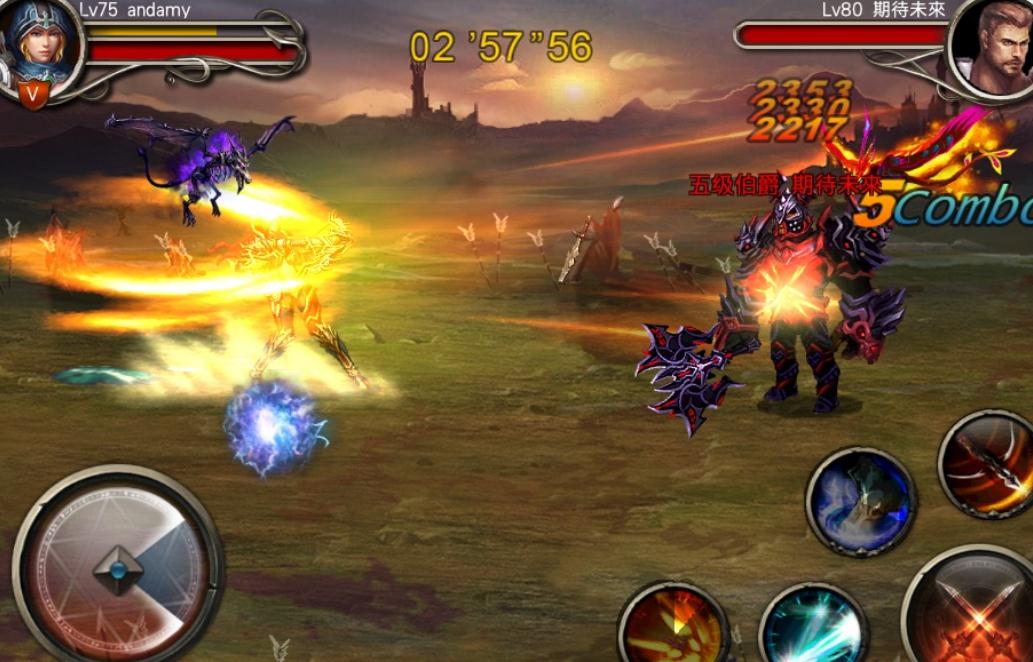Activate the blue swirling wind skill
This screenshot has height=662, width=1033.
(860, 500)
